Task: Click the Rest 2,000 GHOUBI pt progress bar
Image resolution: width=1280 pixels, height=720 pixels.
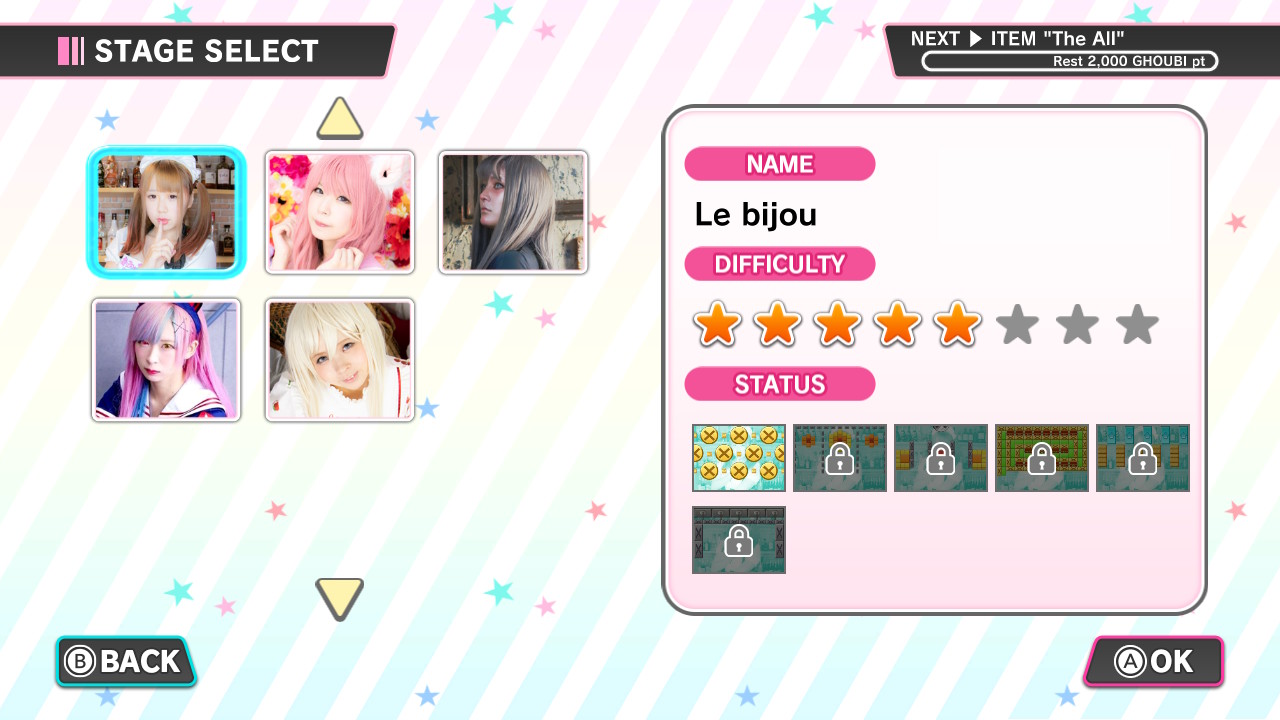Action: (1068, 61)
